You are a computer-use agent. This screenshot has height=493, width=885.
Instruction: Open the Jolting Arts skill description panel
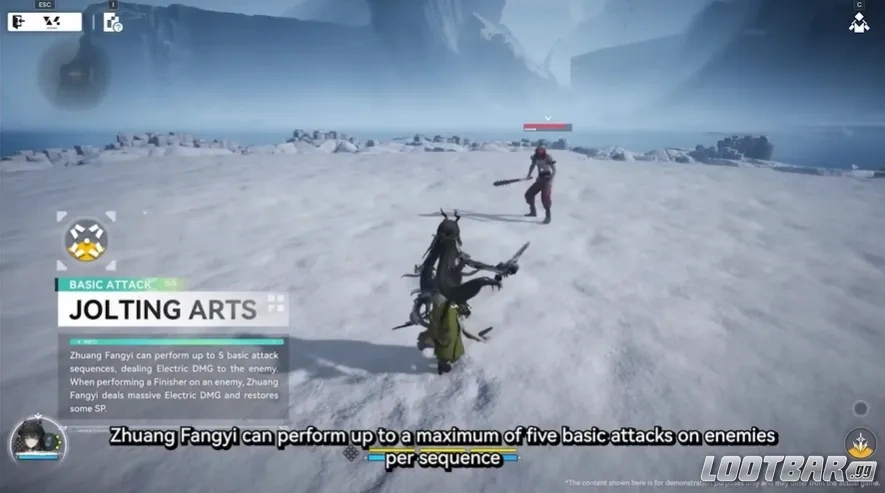pyautogui.click(x=172, y=377)
